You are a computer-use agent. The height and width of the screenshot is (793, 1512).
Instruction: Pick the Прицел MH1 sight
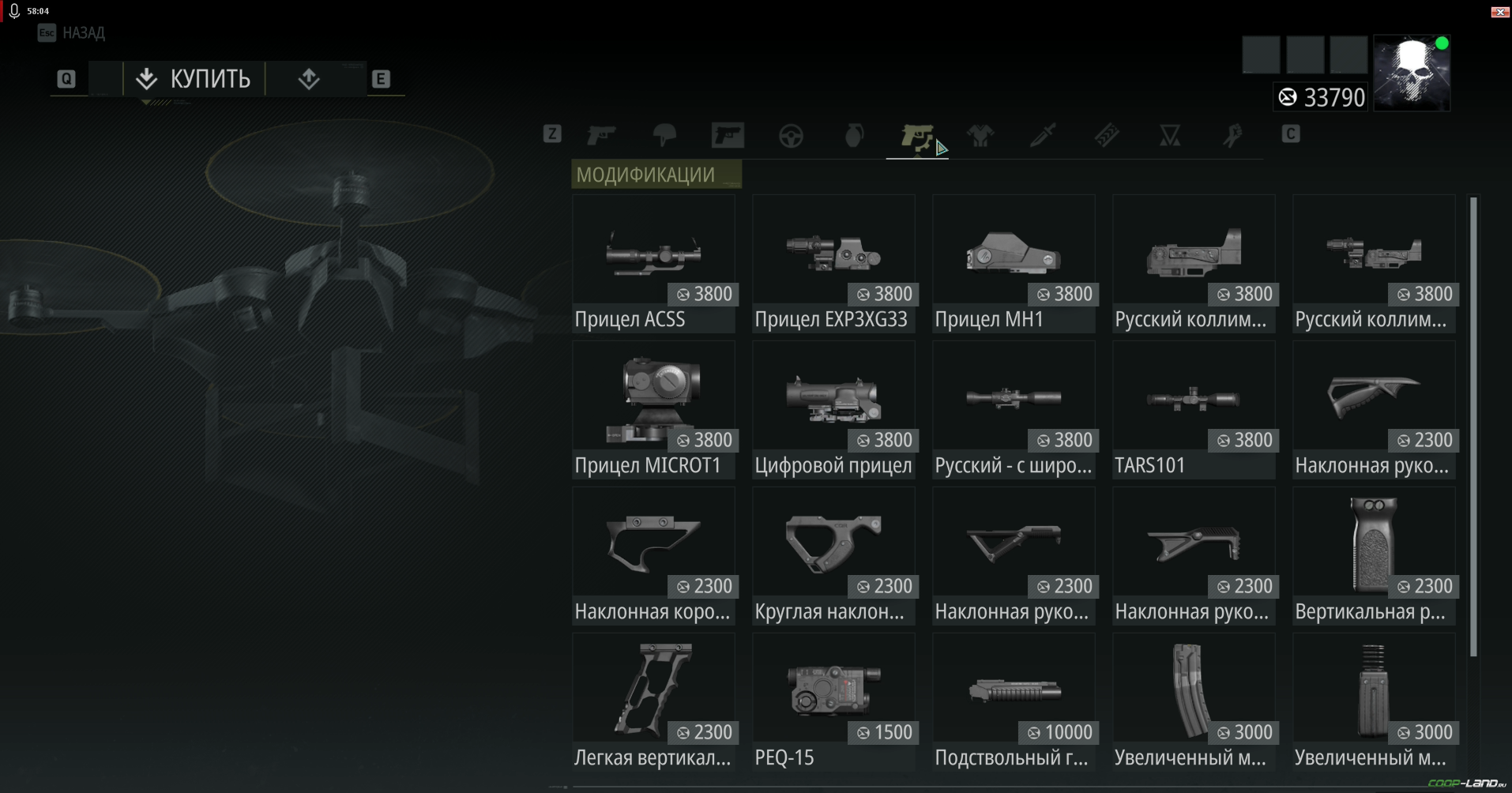(1014, 263)
